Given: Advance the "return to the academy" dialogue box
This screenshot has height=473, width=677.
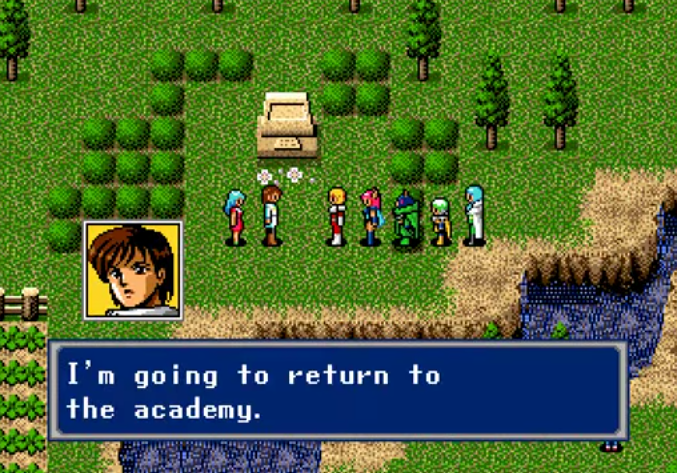Looking at the screenshot, I should 337,391.
